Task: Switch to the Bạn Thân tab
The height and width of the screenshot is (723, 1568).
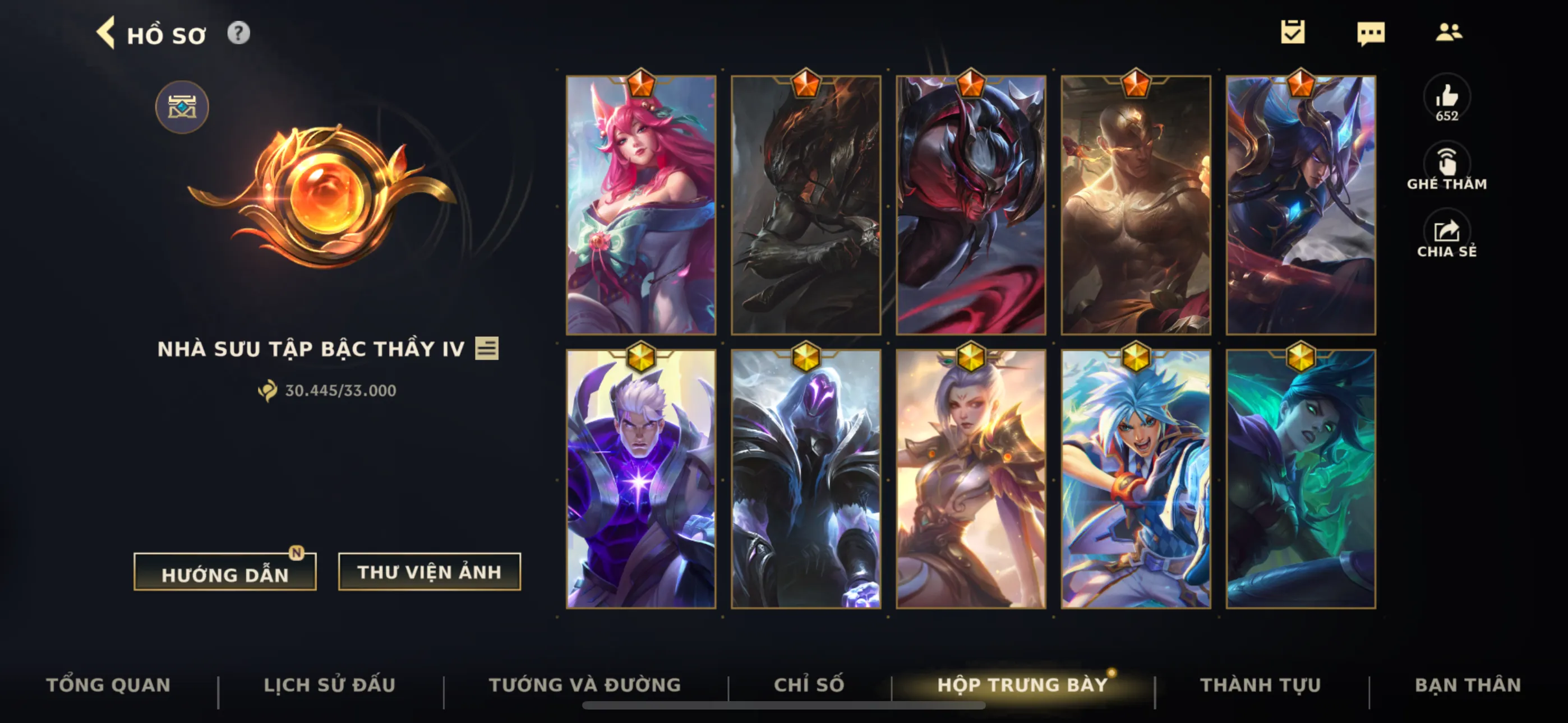Action: pyautogui.click(x=1468, y=685)
